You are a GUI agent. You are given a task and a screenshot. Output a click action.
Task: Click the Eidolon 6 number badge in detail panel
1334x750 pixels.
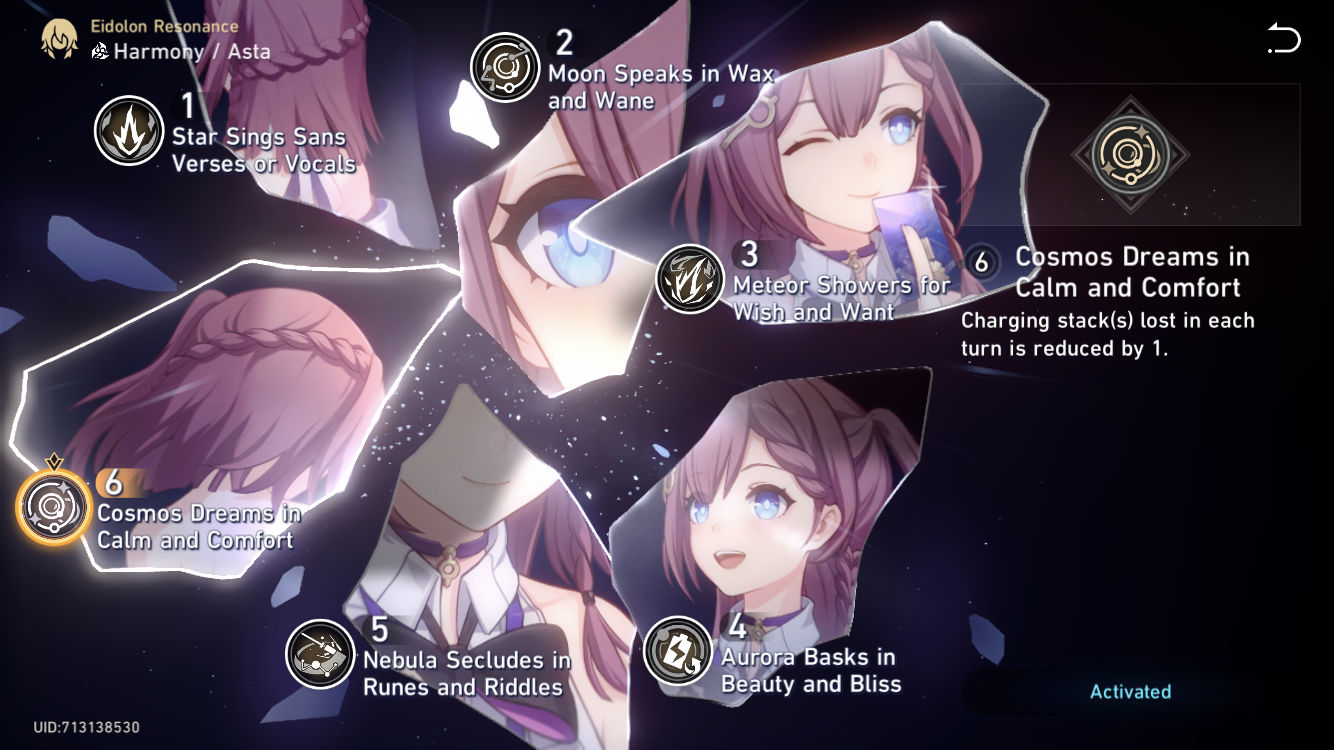point(982,264)
